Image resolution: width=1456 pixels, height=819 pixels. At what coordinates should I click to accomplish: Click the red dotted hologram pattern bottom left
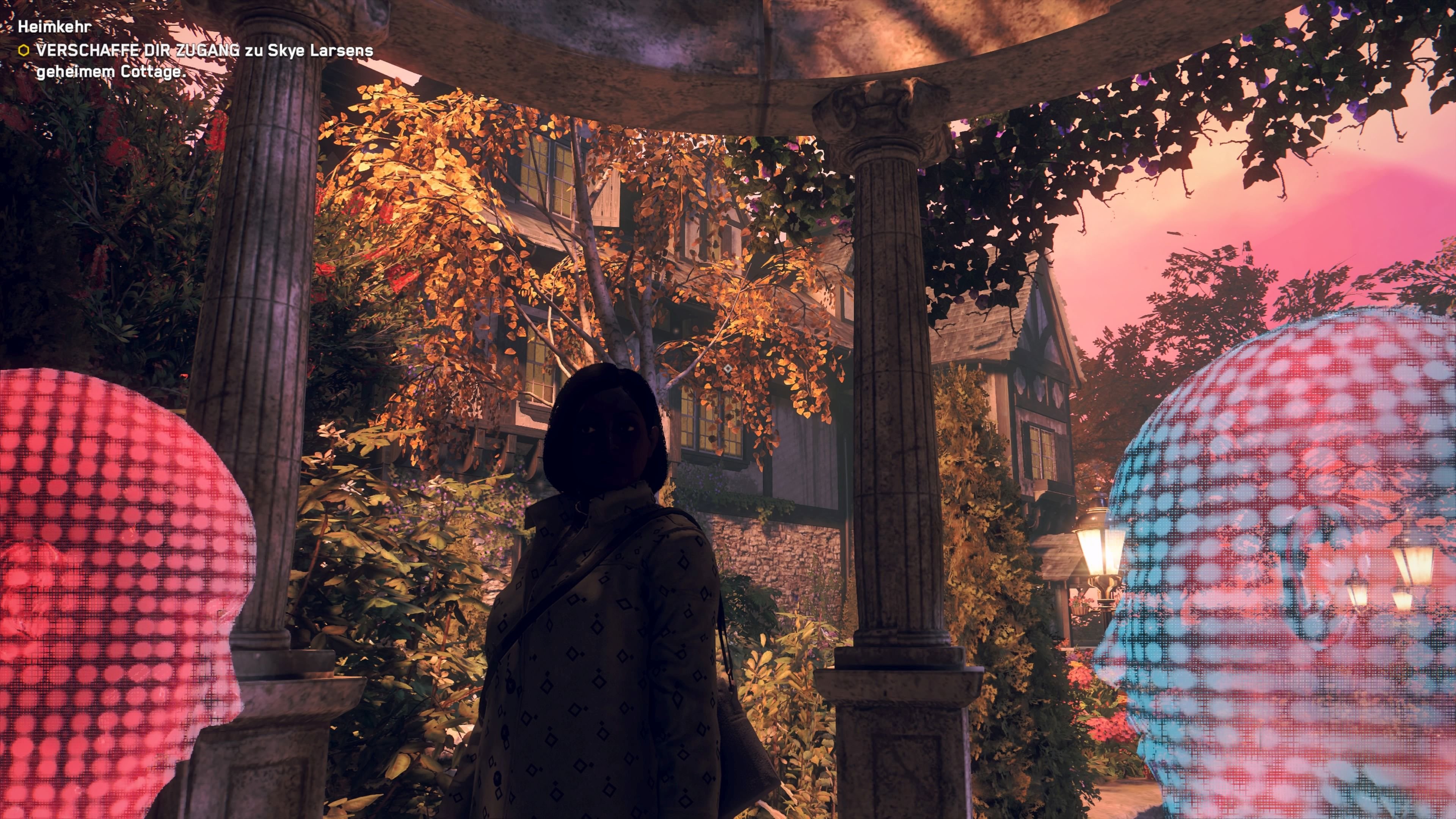(x=85, y=735)
